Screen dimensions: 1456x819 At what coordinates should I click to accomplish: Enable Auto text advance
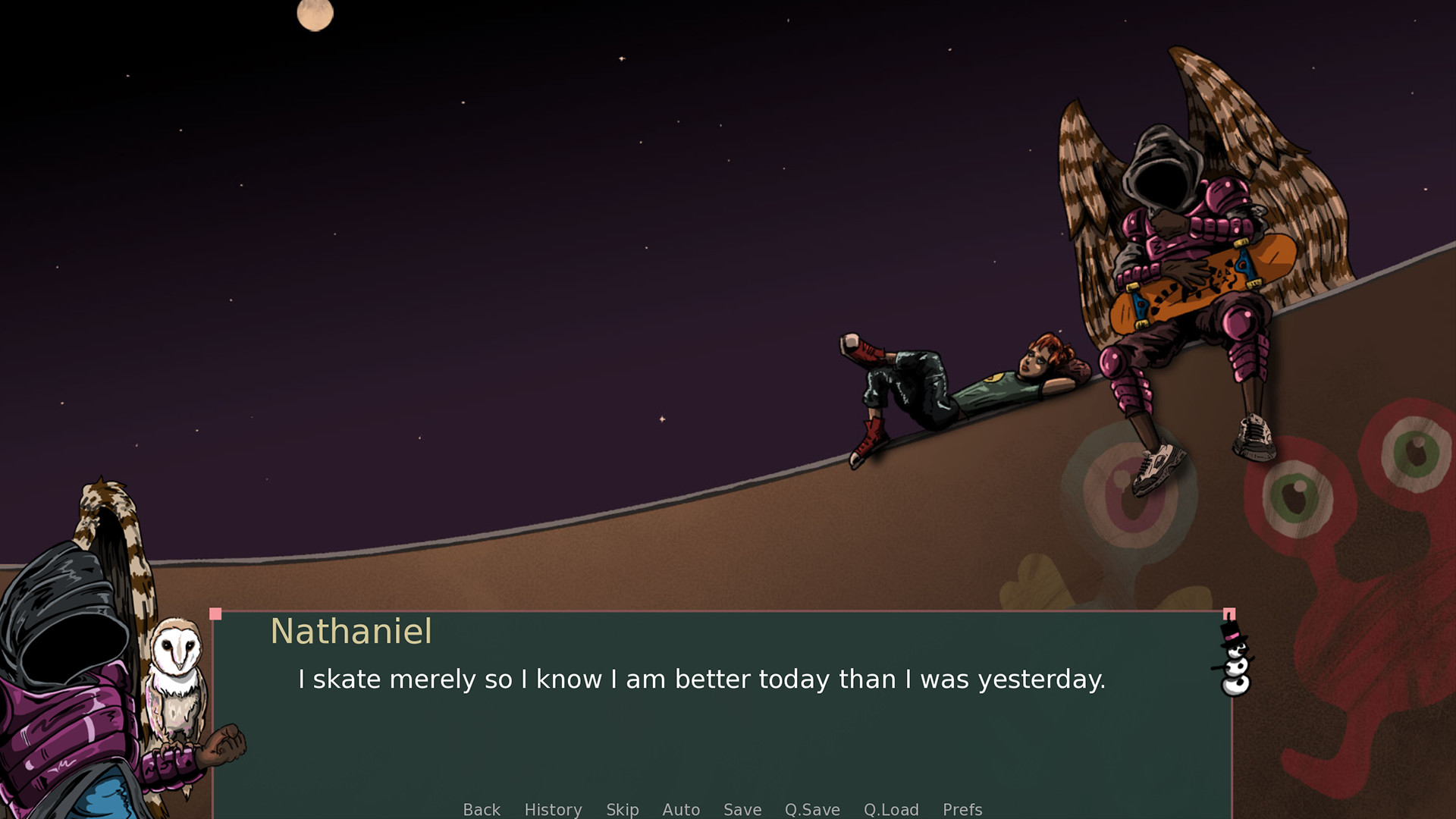(x=681, y=810)
